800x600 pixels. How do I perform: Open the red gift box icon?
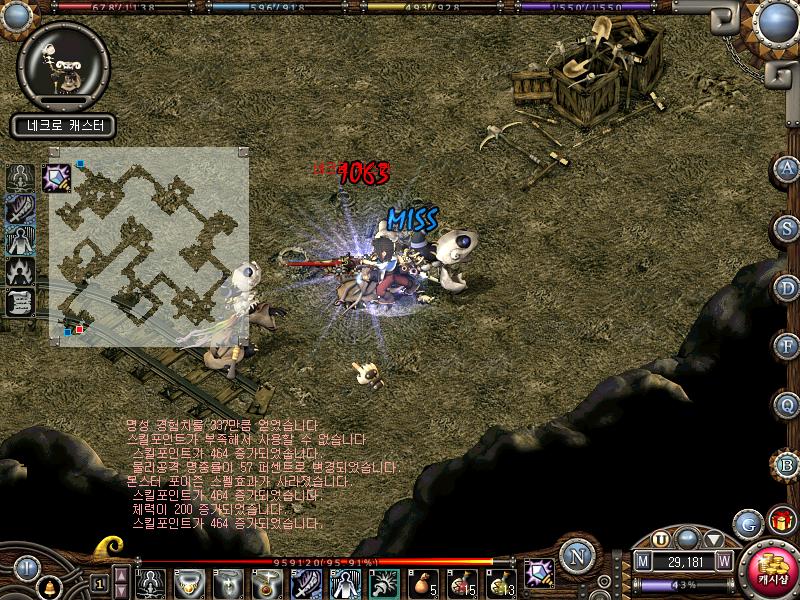(x=780, y=520)
